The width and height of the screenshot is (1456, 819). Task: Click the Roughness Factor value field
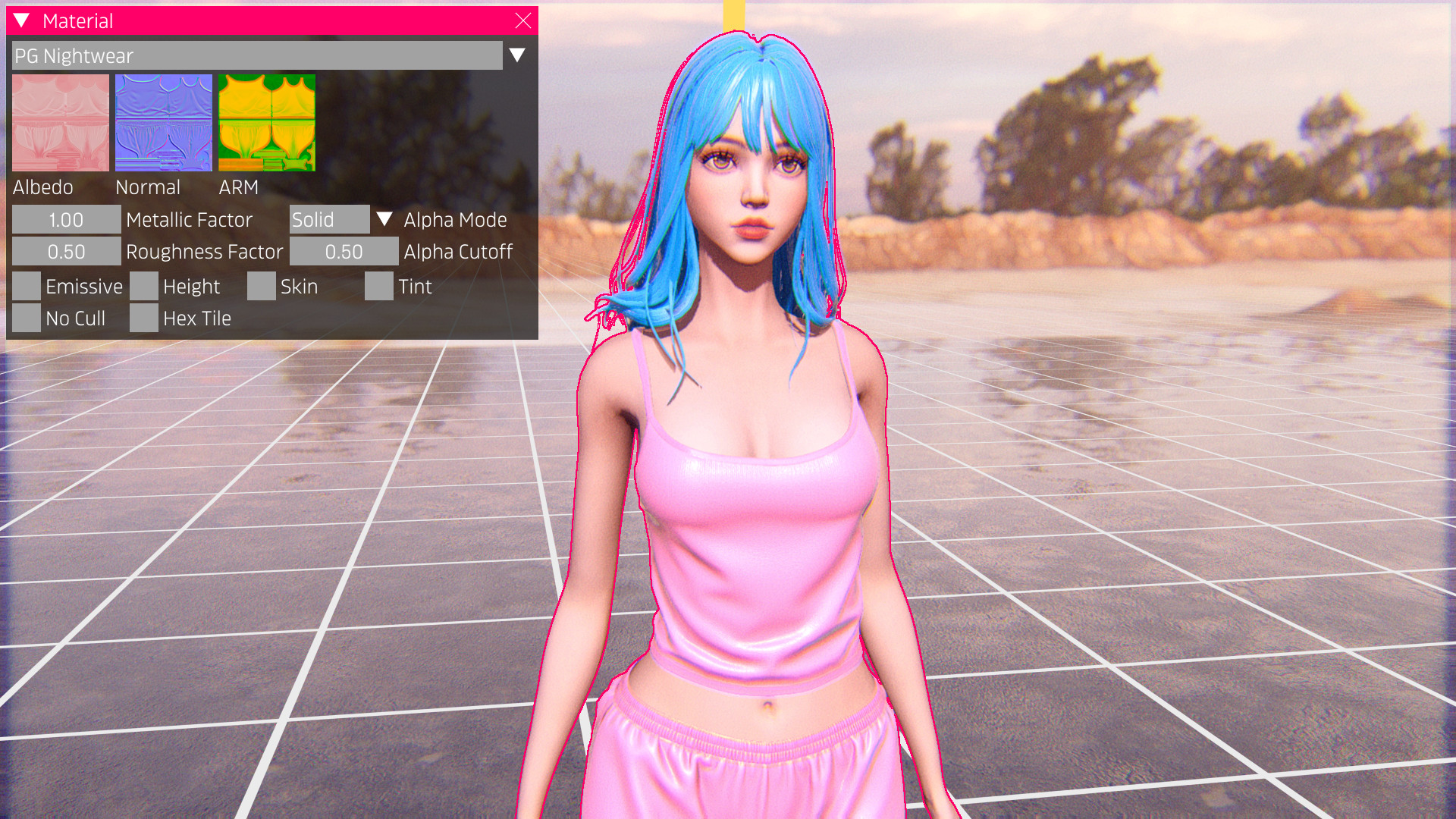point(66,252)
